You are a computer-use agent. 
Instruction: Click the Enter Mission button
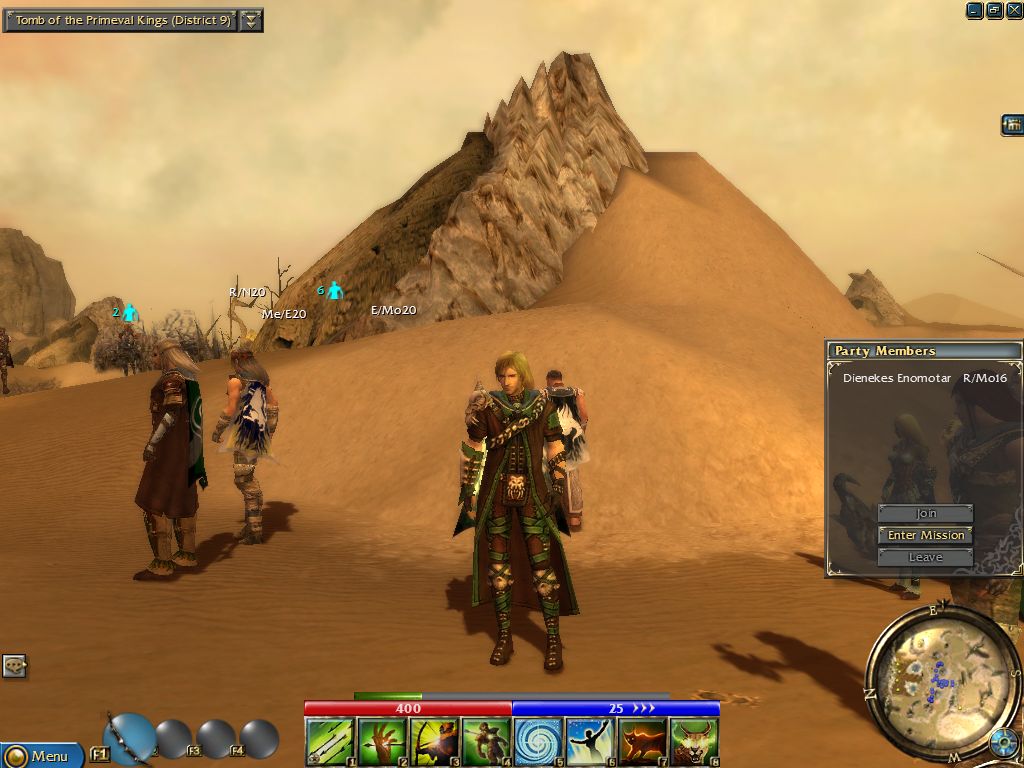925,535
